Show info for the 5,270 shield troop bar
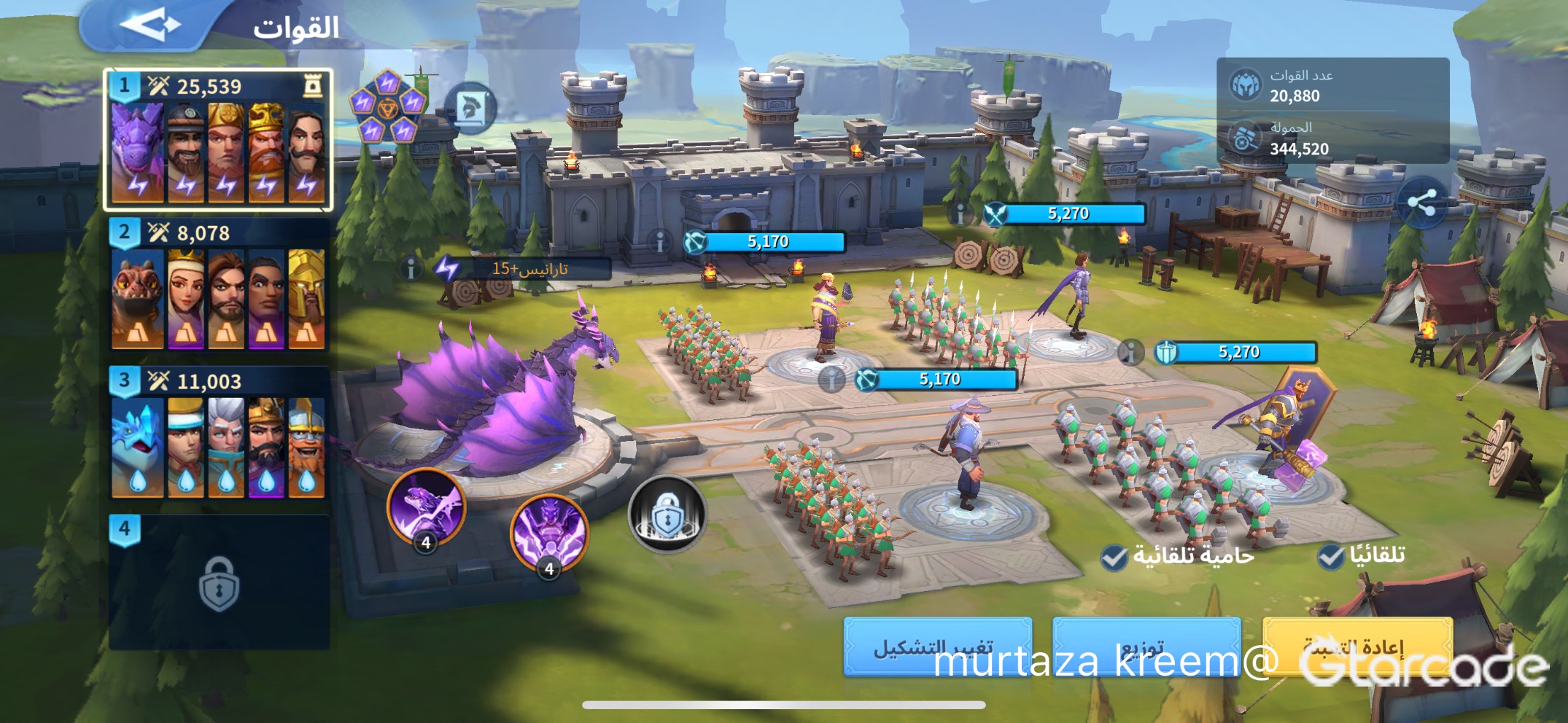Screen dimensions: 1568x723 point(1130,353)
